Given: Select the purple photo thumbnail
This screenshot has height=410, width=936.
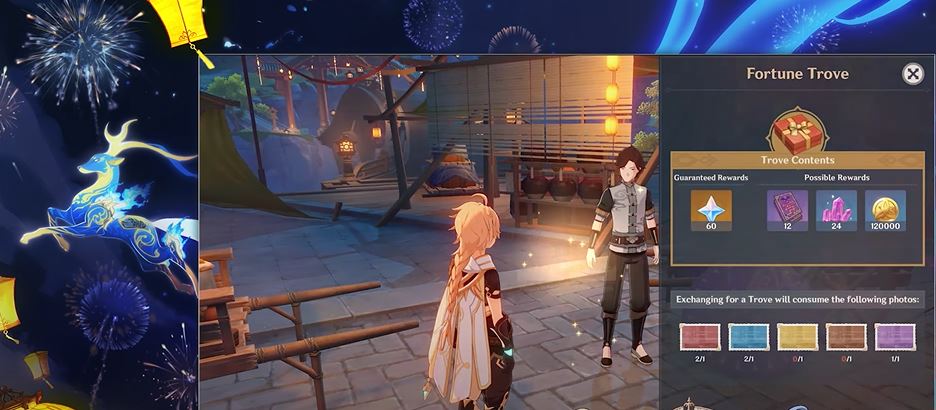Looking at the screenshot, I should [894, 336].
